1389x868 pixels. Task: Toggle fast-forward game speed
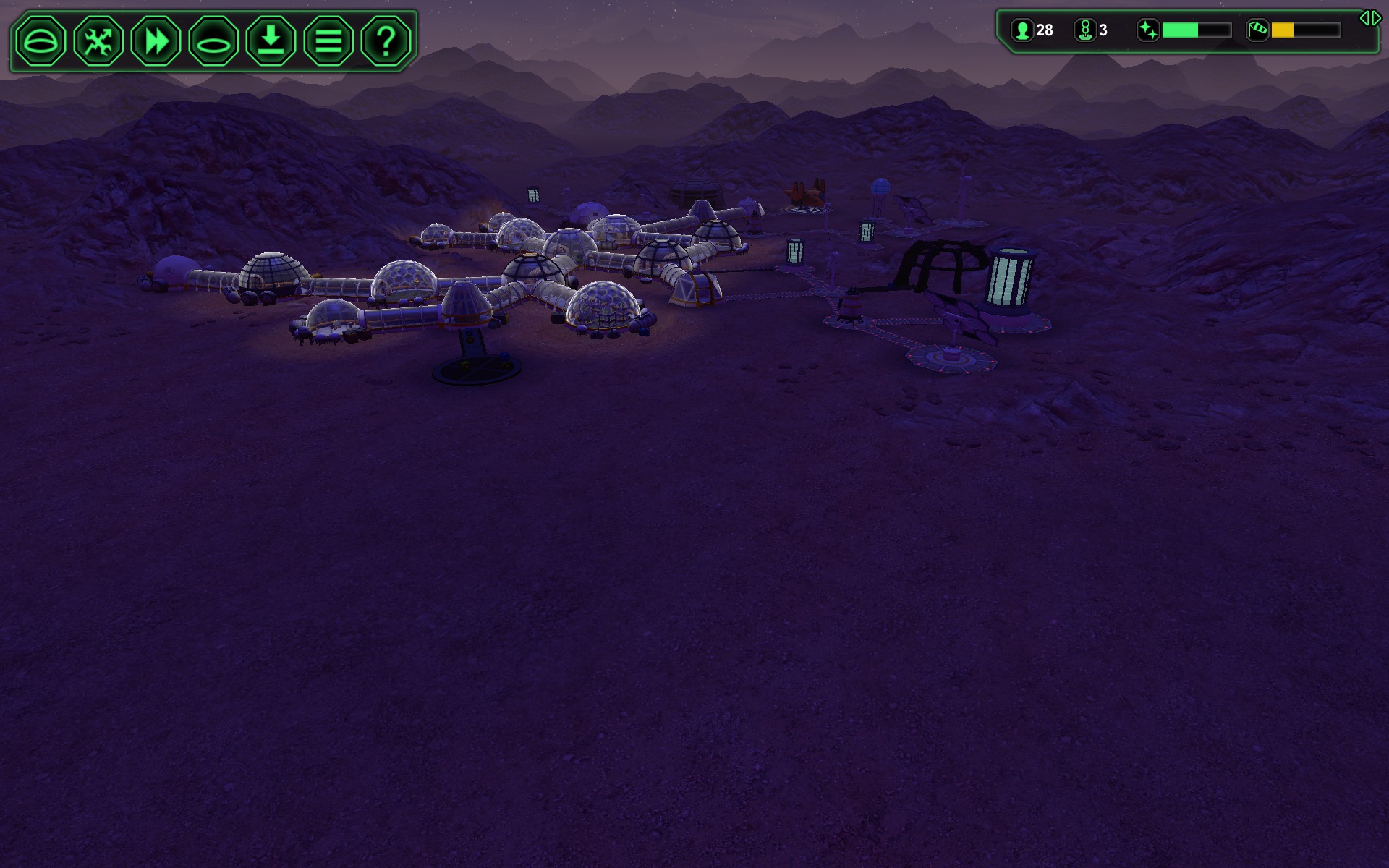tap(156, 41)
